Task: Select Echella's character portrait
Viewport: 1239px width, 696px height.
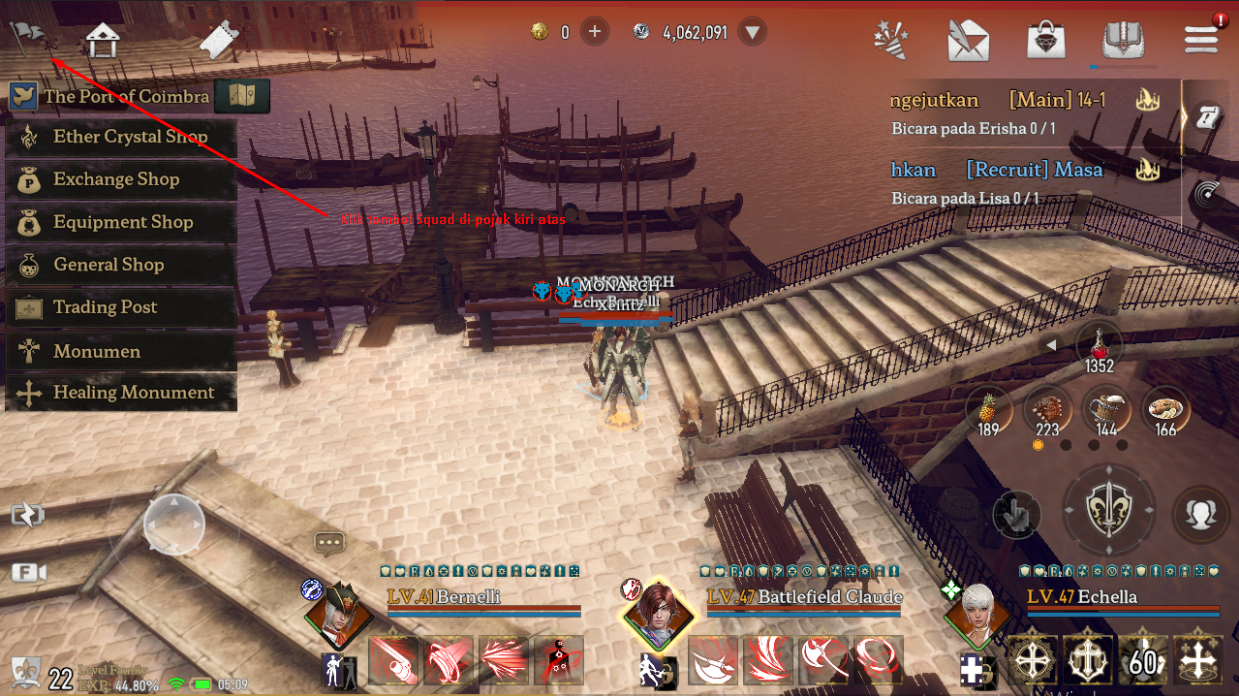Action: tap(976, 612)
